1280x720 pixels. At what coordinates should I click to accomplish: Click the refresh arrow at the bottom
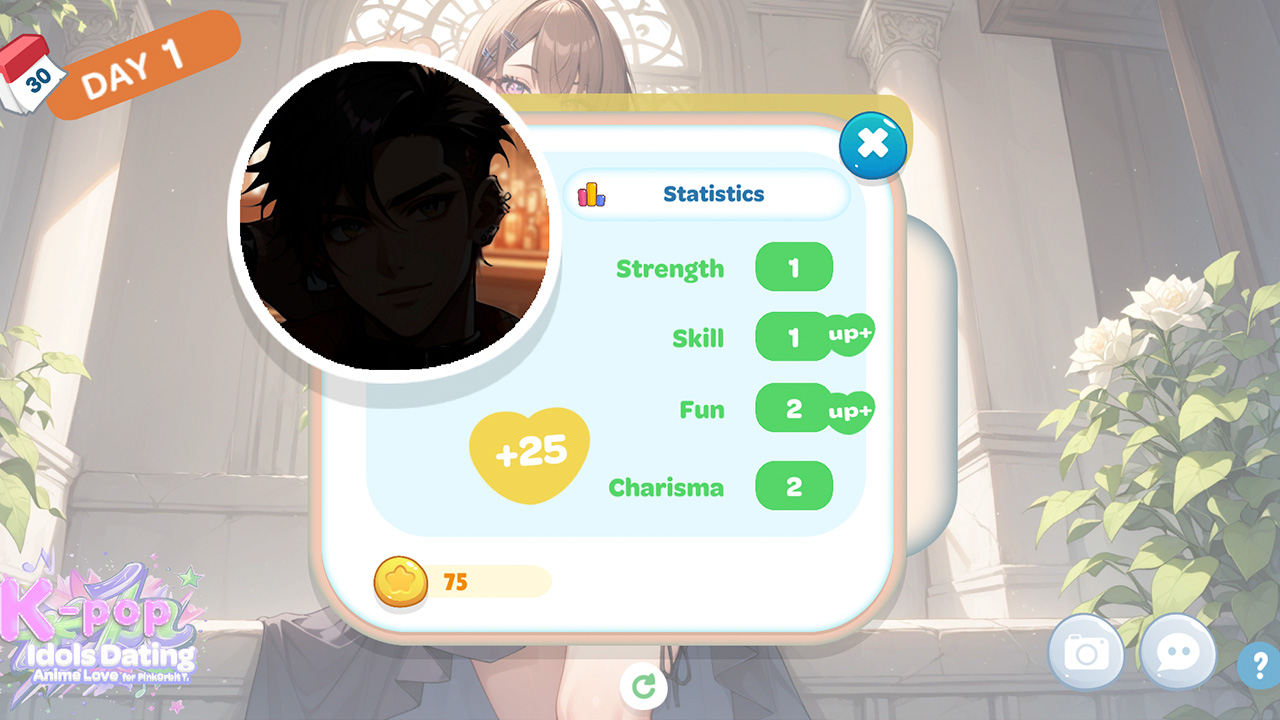point(644,688)
